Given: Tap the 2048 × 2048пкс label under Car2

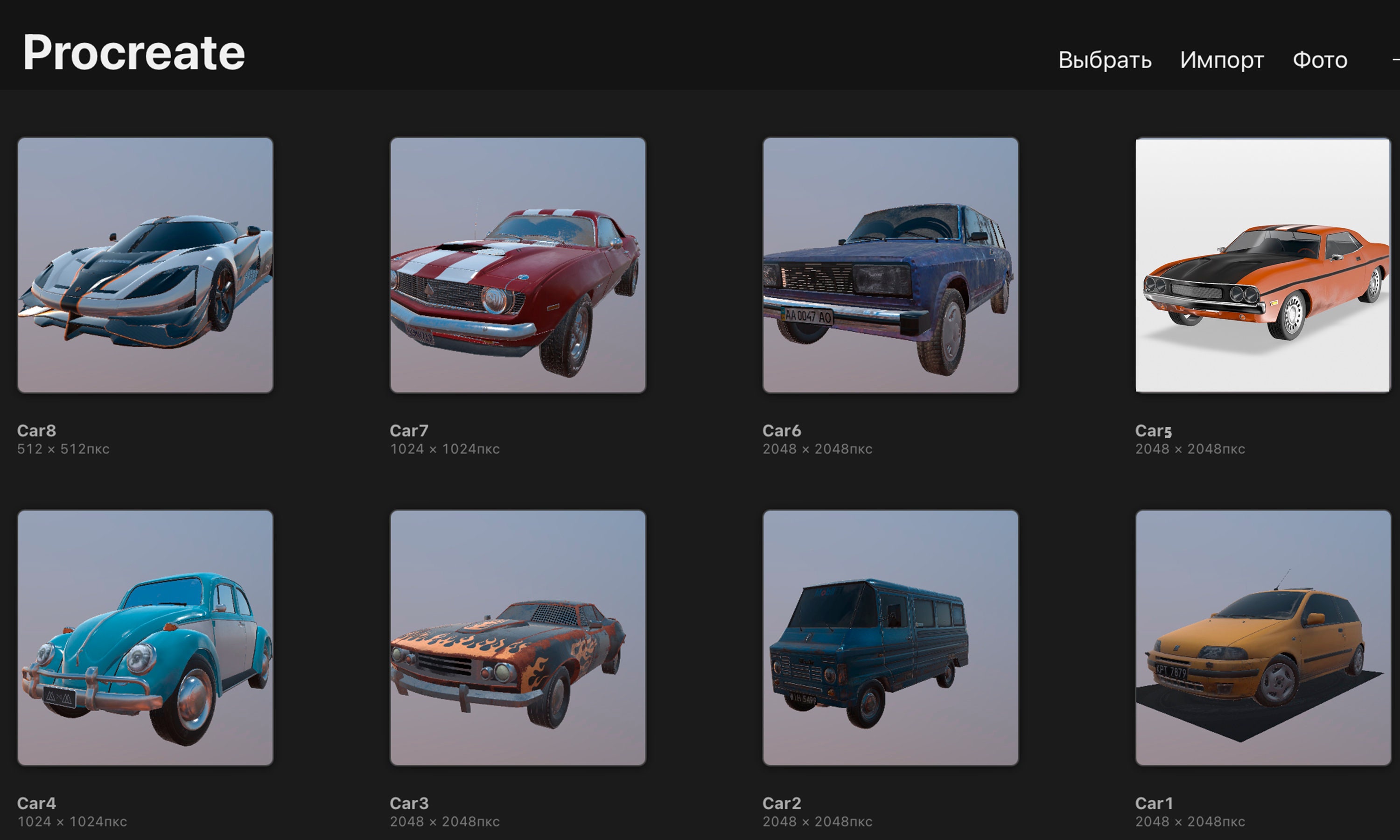Looking at the screenshot, I should pos(818,821).
